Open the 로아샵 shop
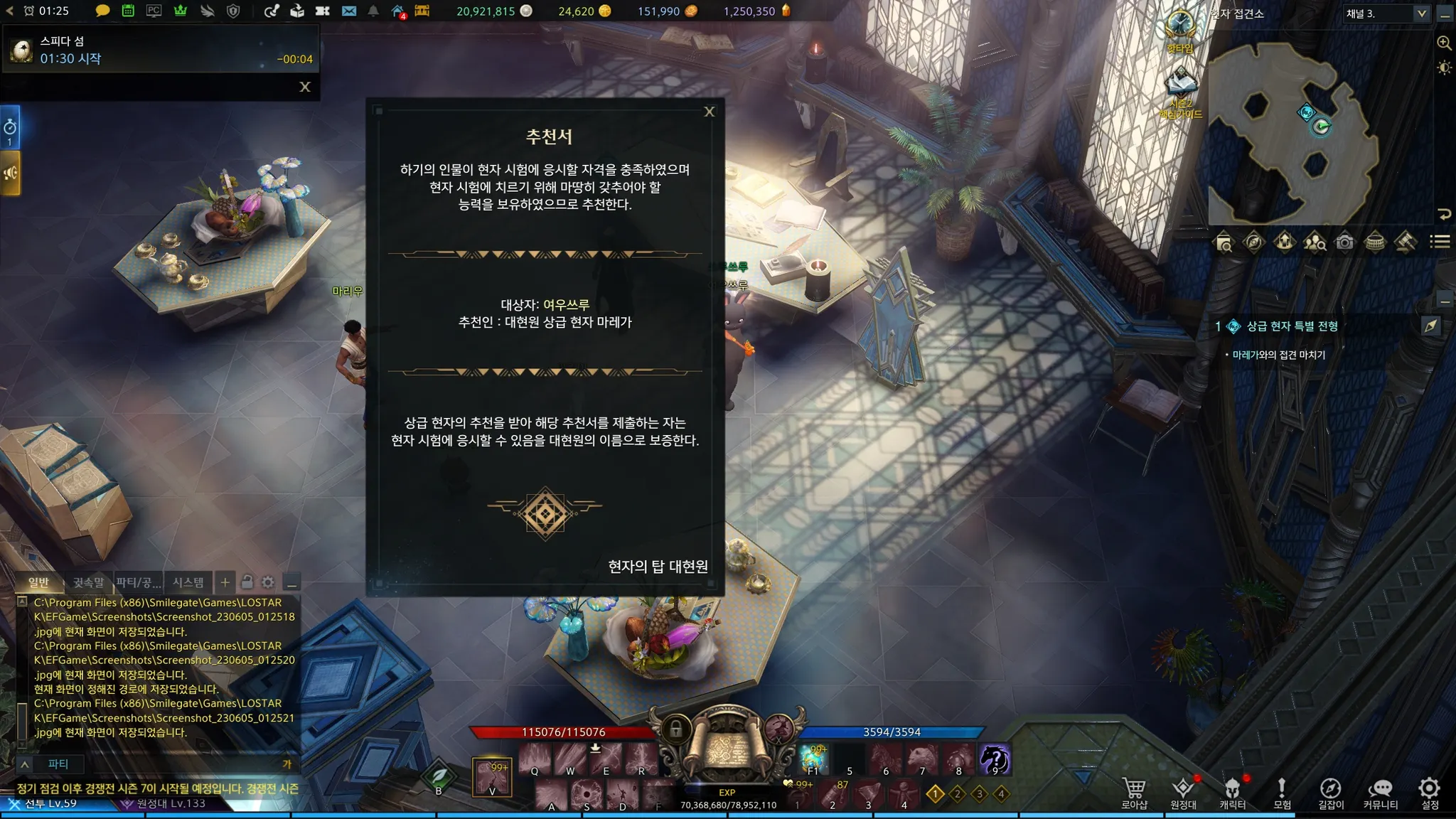 1134,793
